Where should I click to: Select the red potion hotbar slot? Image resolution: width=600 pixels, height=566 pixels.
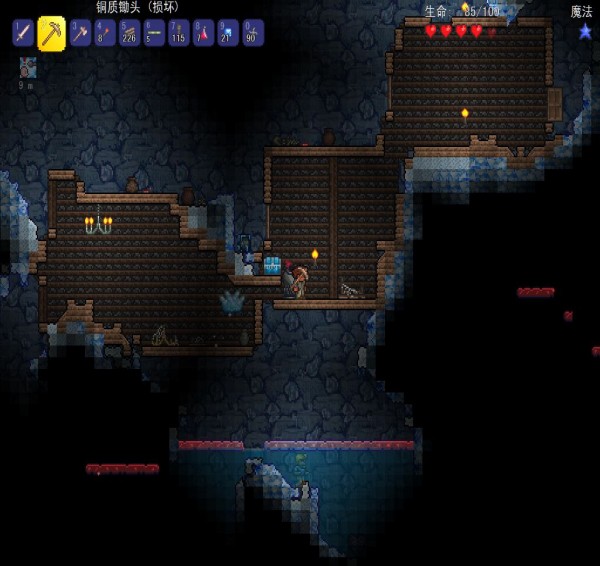203,33
